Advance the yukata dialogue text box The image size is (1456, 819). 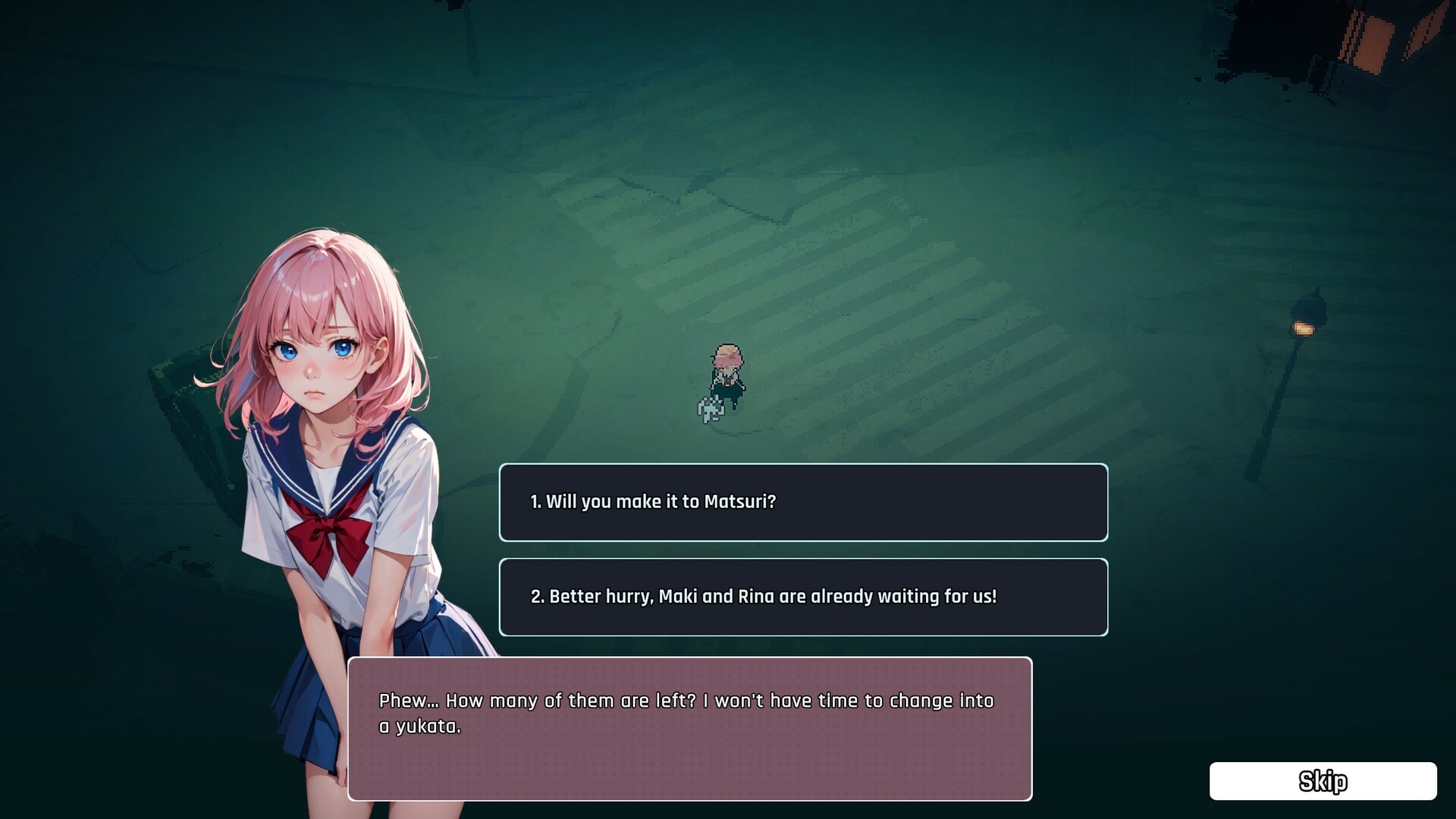[x=689, y=728]
